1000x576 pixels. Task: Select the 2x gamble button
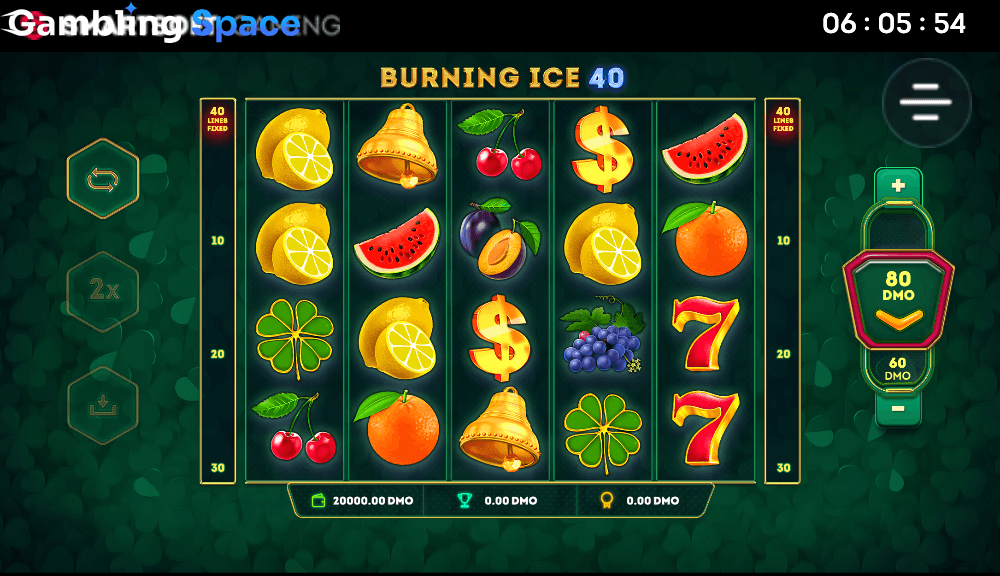103,291
